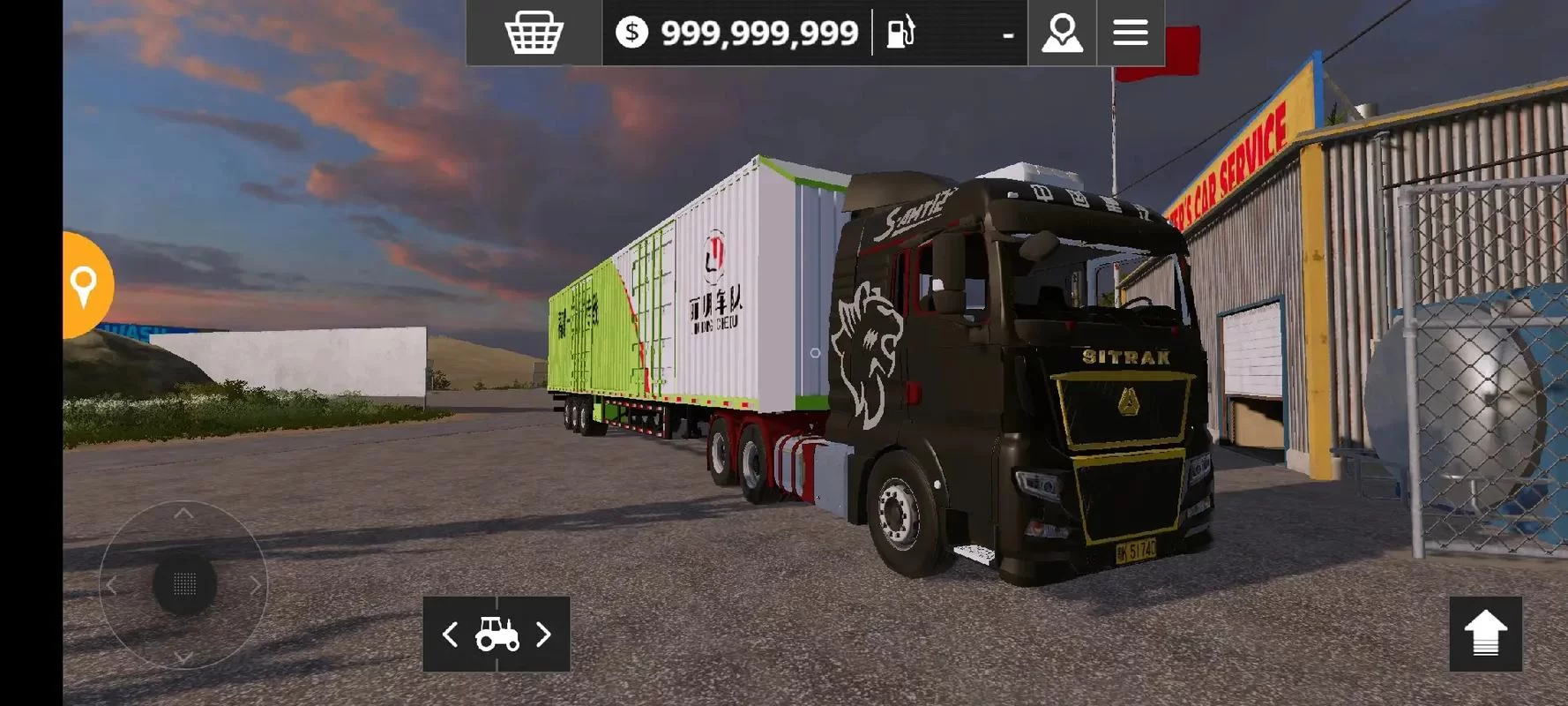Viewport: 1568px width, 706px height.
Task: Click the white up-arrow button
Action: pos(1485,634)
